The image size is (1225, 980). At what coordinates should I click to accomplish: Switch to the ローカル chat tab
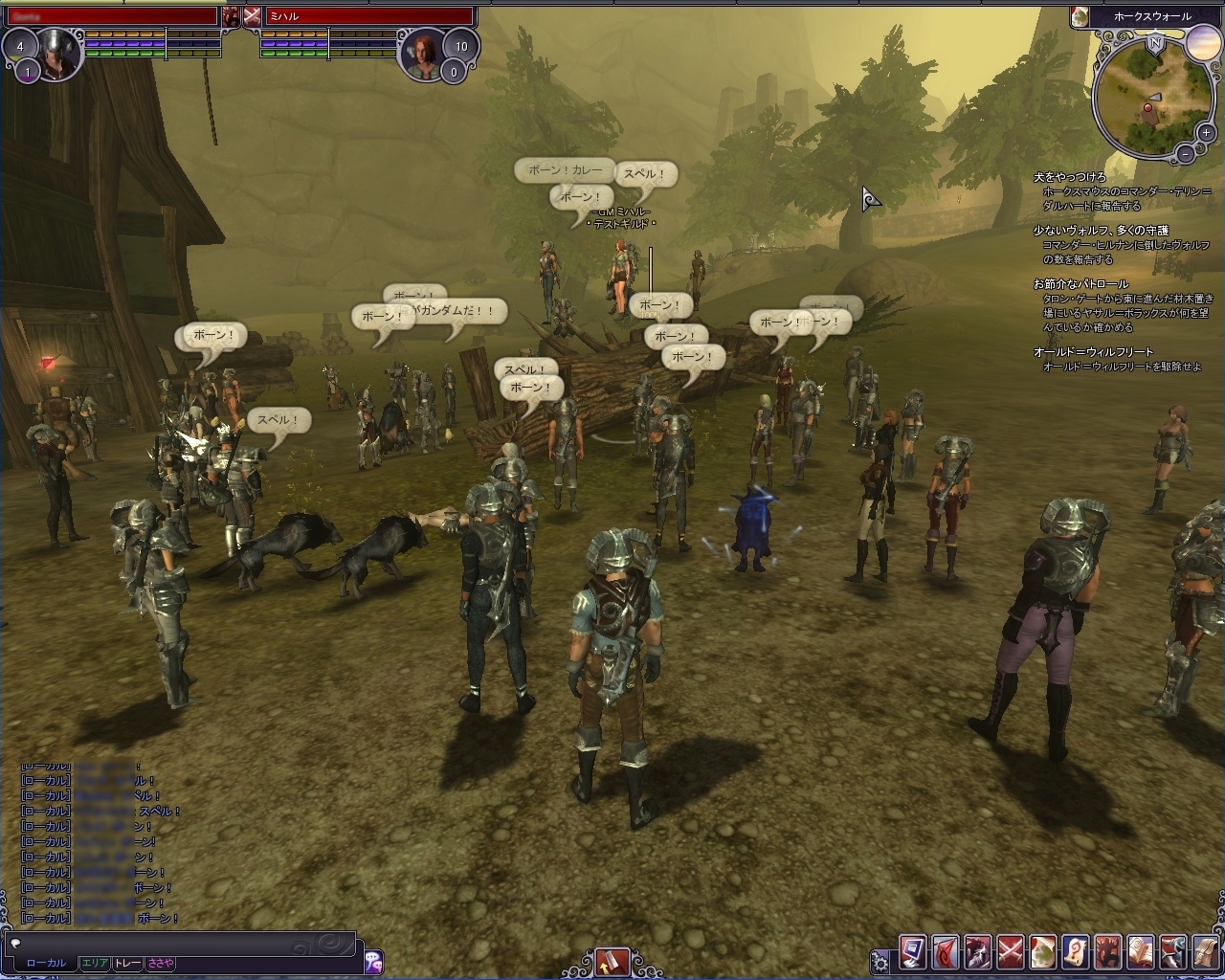point(46,963)
